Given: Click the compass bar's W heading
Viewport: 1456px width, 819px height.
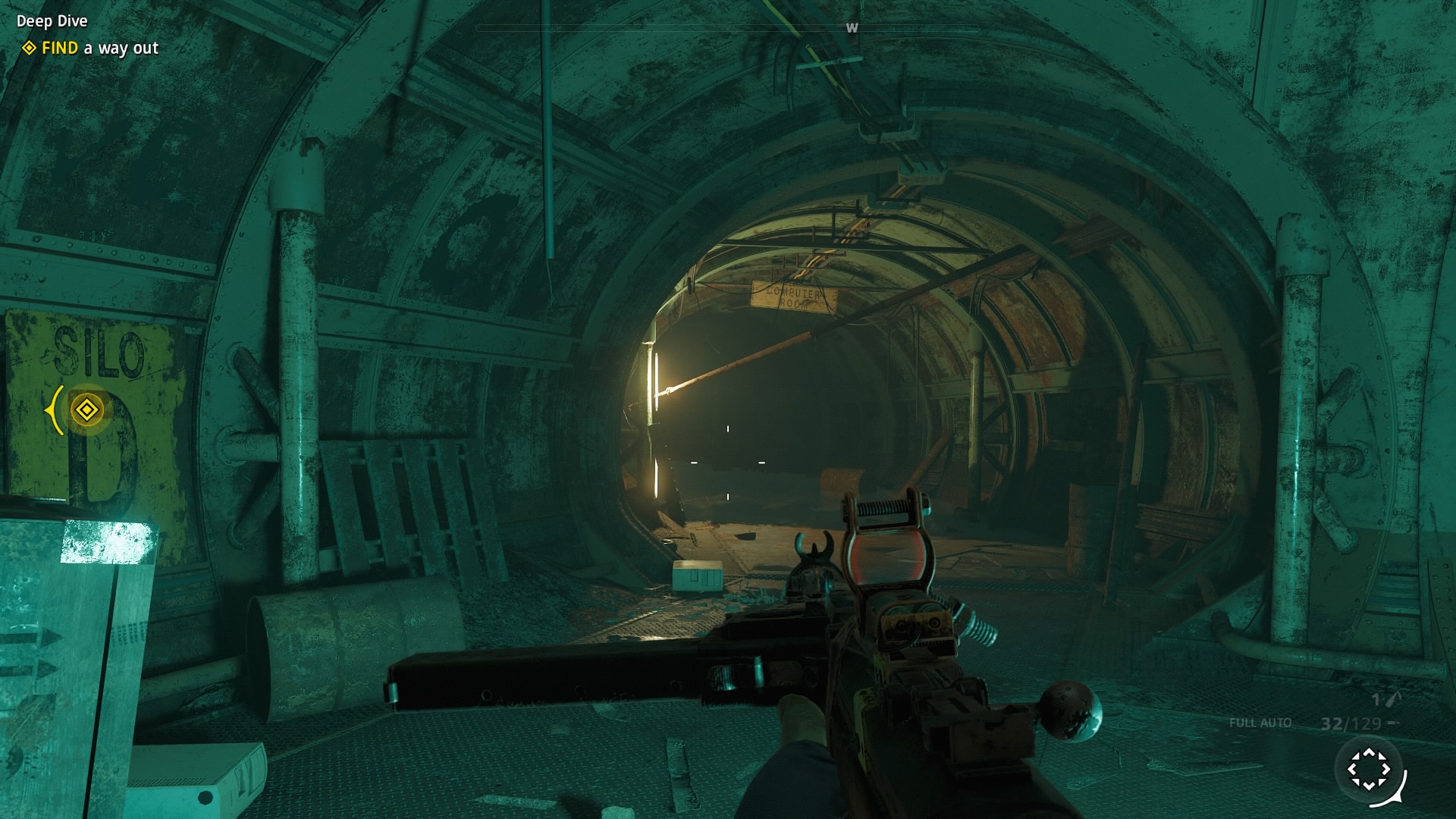Looking at the screenshot, I should (x=852, y=28).
